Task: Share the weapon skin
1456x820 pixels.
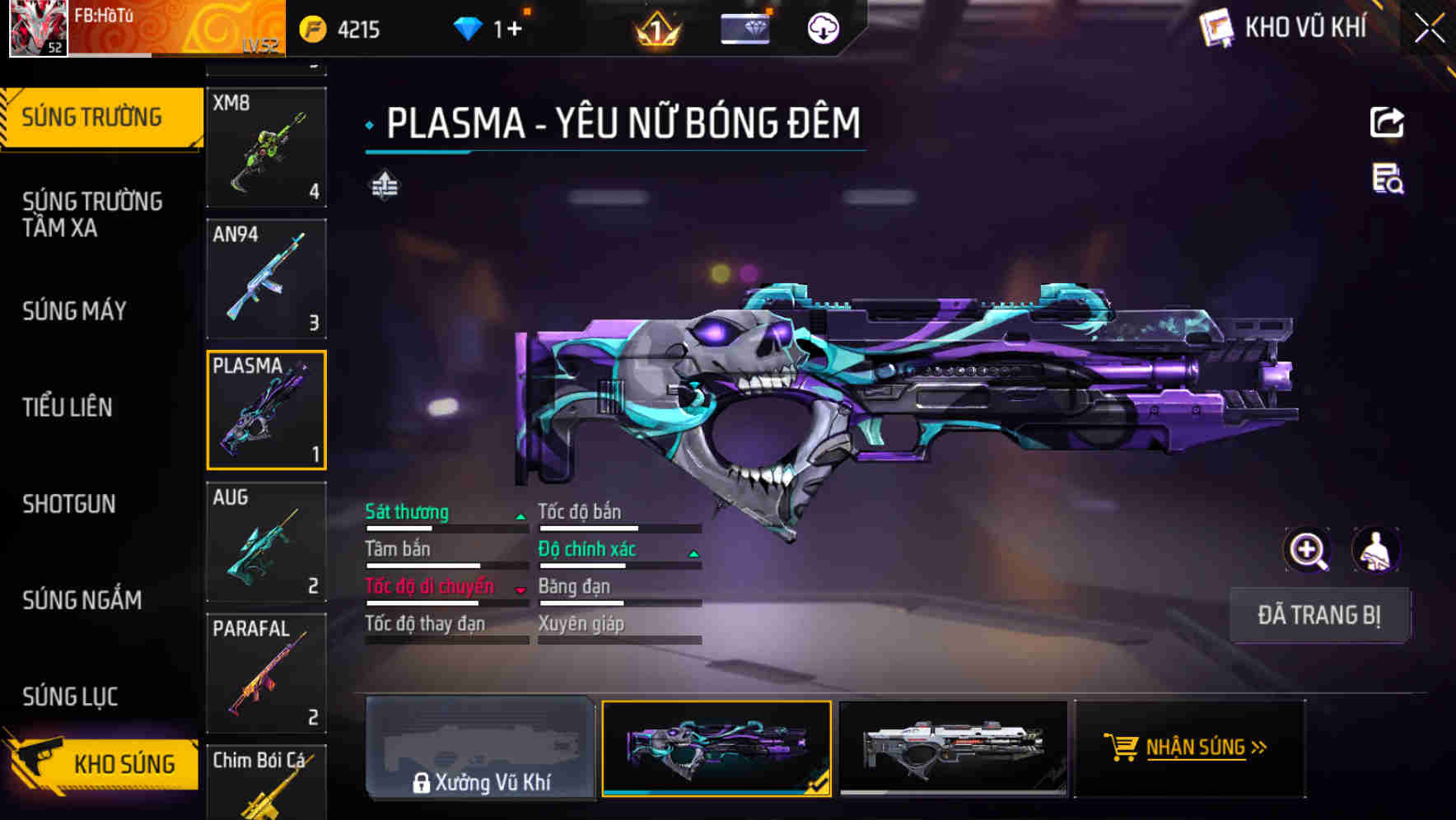Action: 1387,123
